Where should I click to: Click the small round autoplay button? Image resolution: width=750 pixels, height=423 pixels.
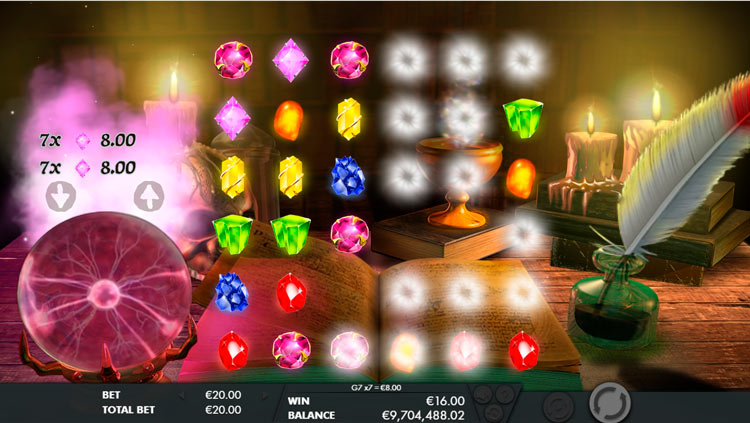(557, 405)
